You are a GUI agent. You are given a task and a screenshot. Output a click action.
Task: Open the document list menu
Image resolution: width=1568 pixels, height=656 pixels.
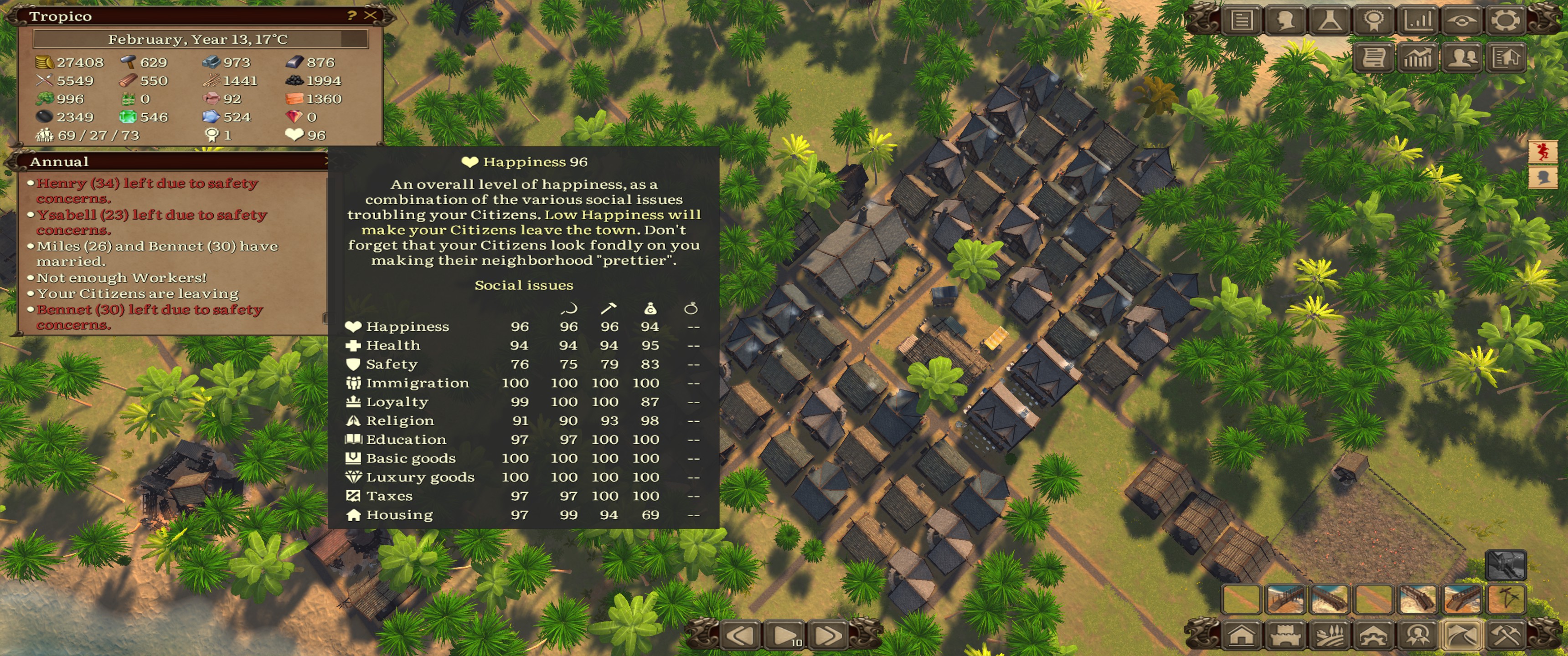[1242, 20]
